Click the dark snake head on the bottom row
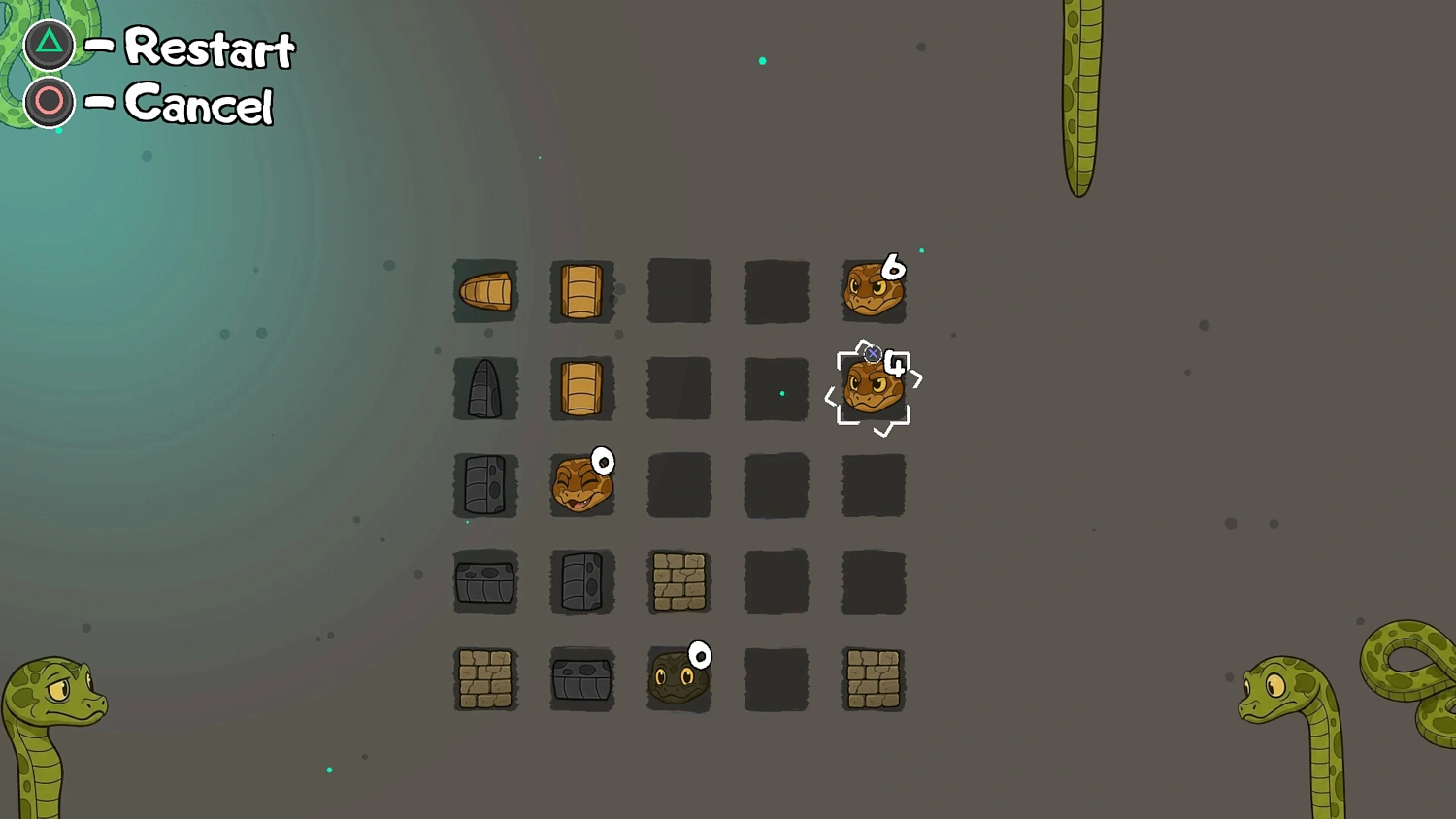 point(678,679)
